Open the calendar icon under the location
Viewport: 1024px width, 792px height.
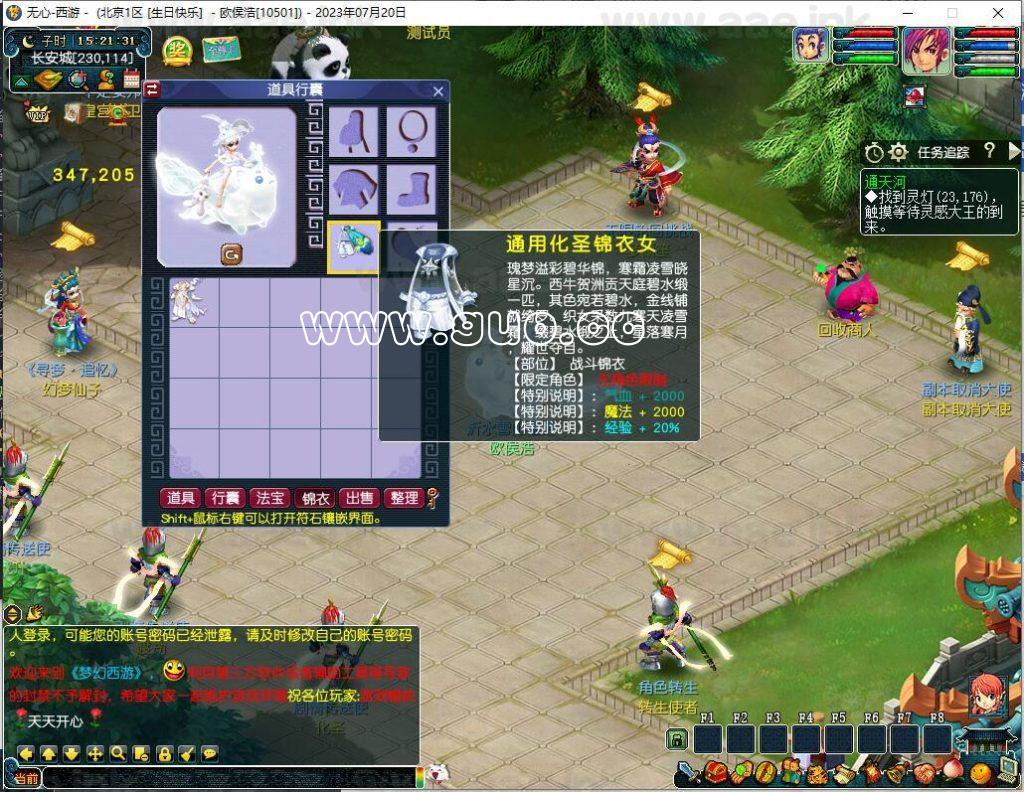tap(131, 79)
